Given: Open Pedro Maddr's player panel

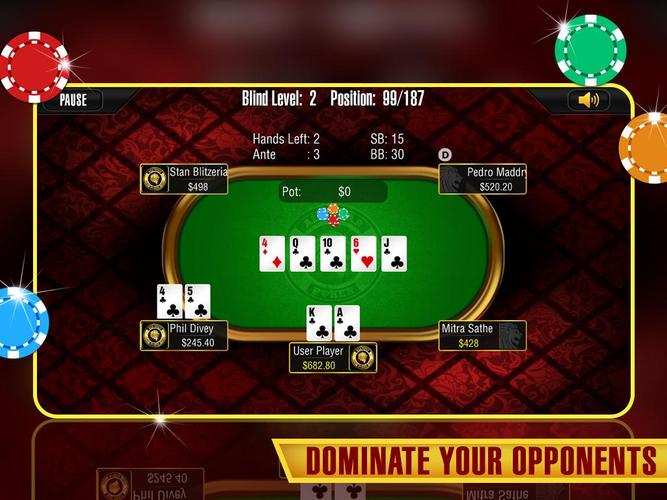Looking at the screenshot, I should (x=483, y=179).
